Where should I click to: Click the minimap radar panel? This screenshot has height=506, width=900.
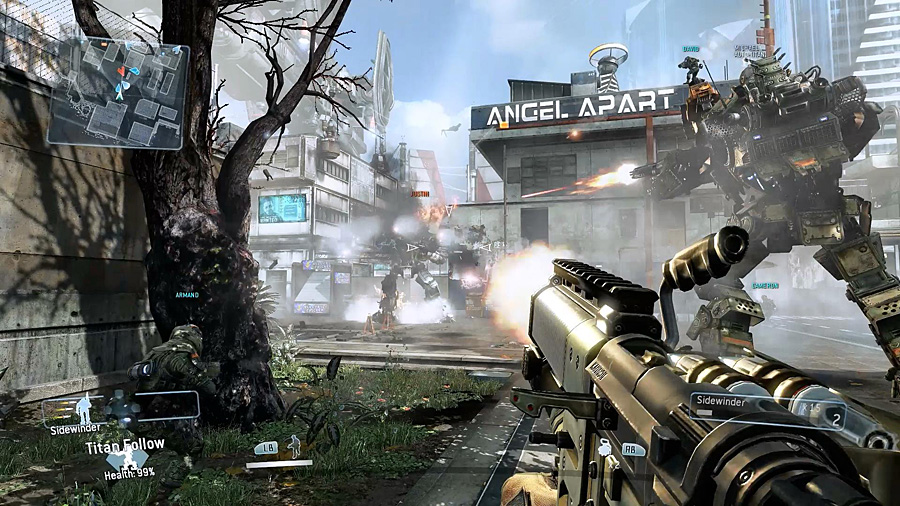[x=118, y=92]
